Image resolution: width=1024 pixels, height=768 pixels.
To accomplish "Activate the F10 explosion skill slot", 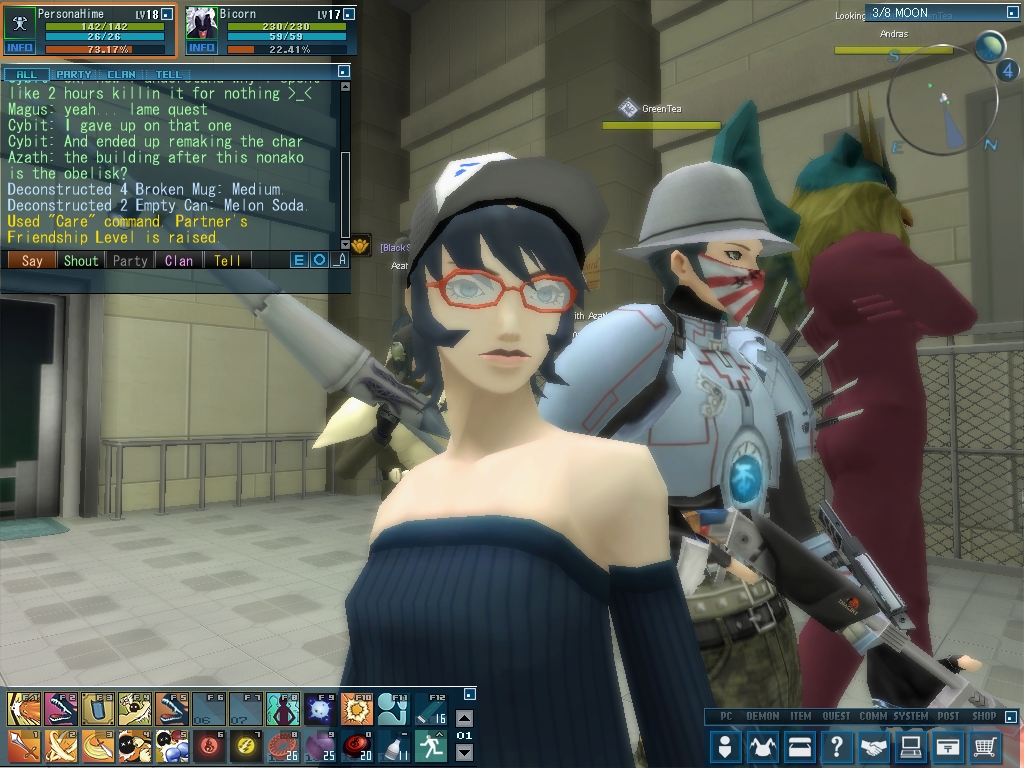I will tap(357, 708).
